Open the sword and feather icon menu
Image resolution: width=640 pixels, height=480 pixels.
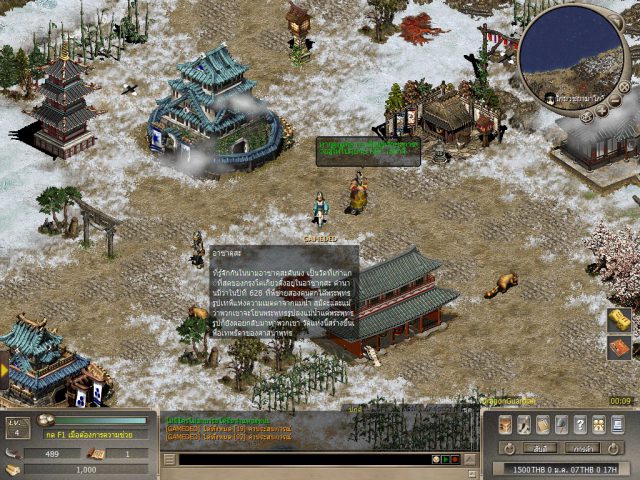coord(524,424)
